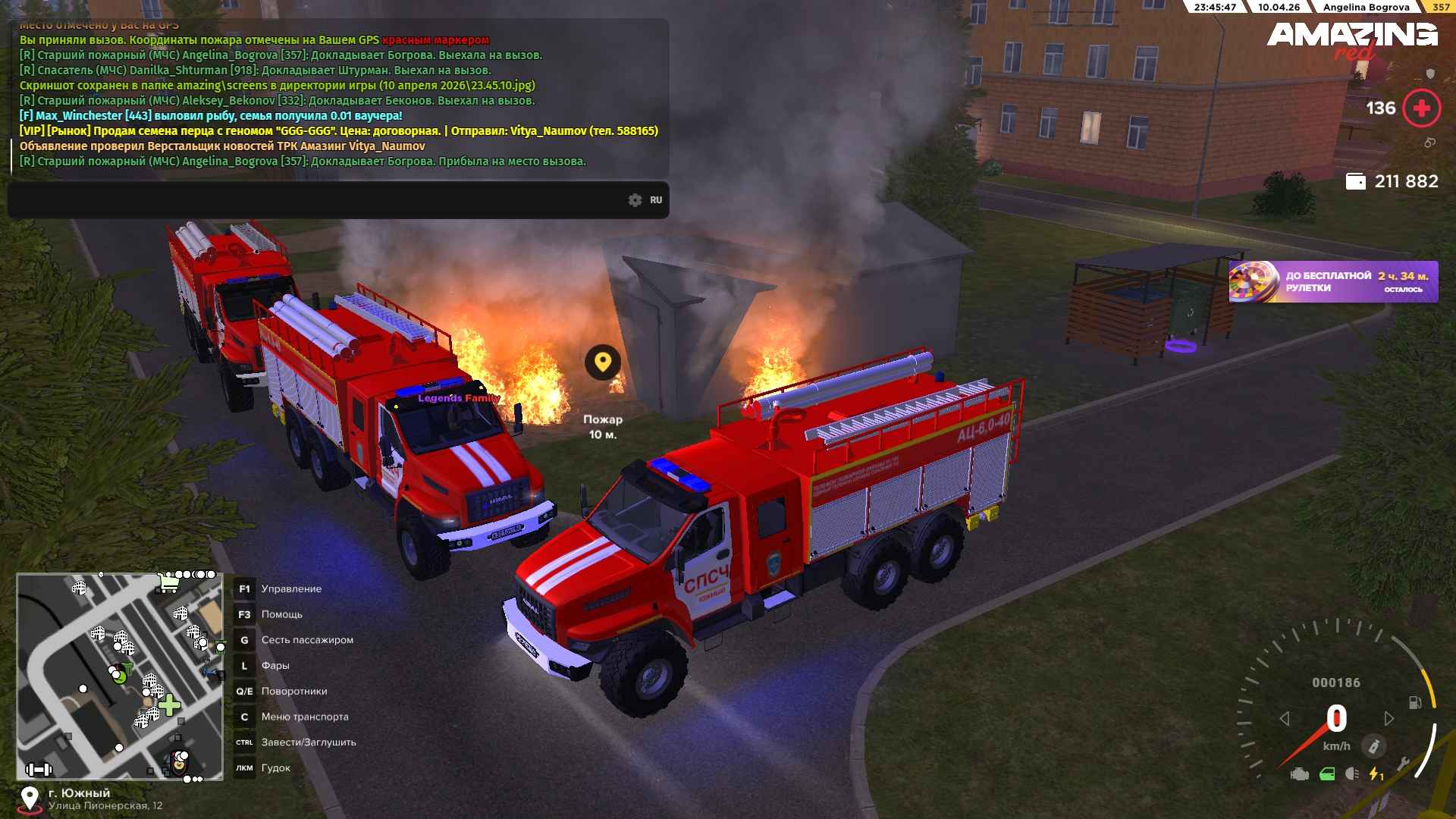Select the yellow fire waypoint marker
Screen dimensions: 1456x819
[603, 362]
